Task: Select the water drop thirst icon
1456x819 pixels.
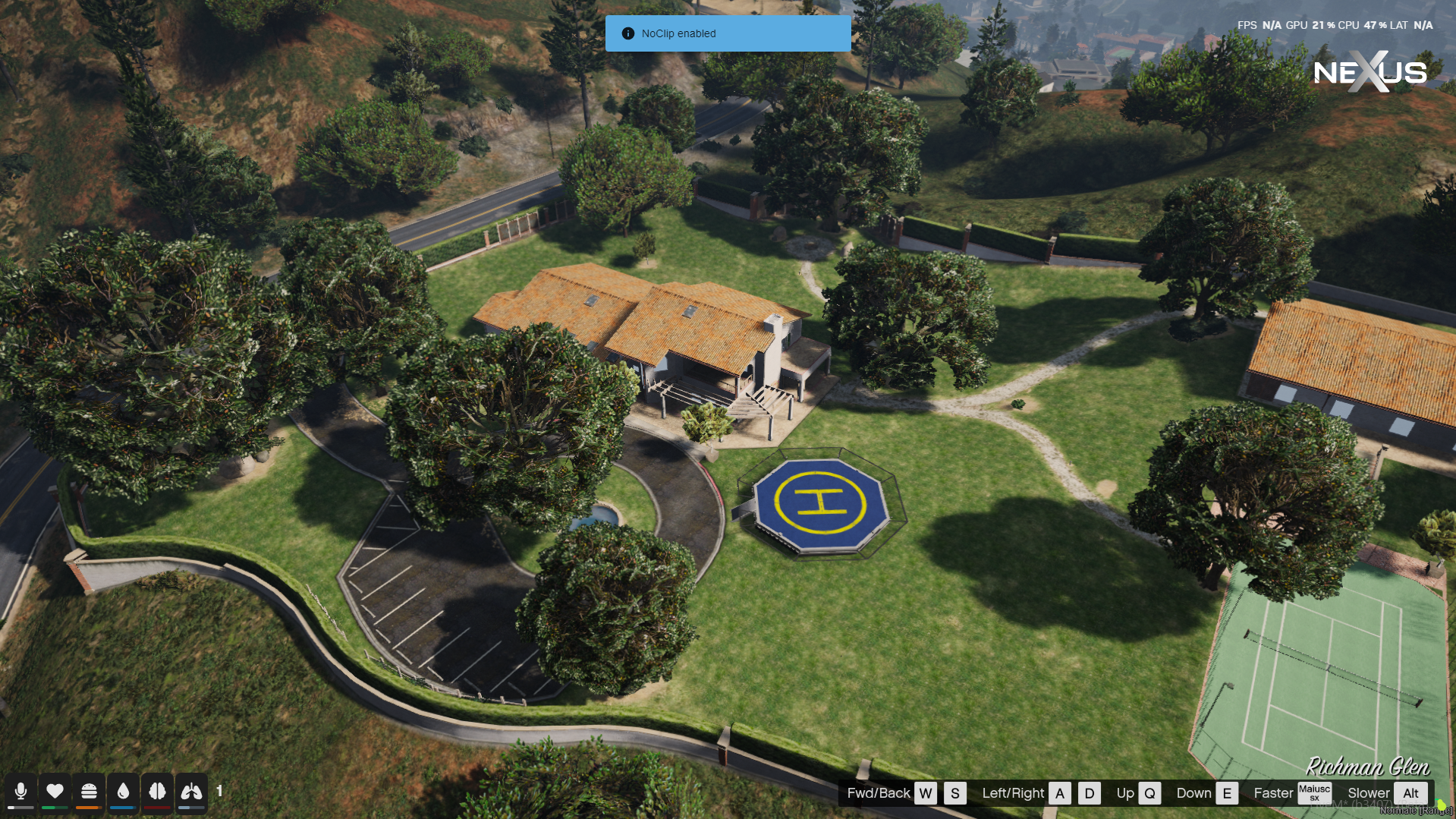Action: point(123,792)
